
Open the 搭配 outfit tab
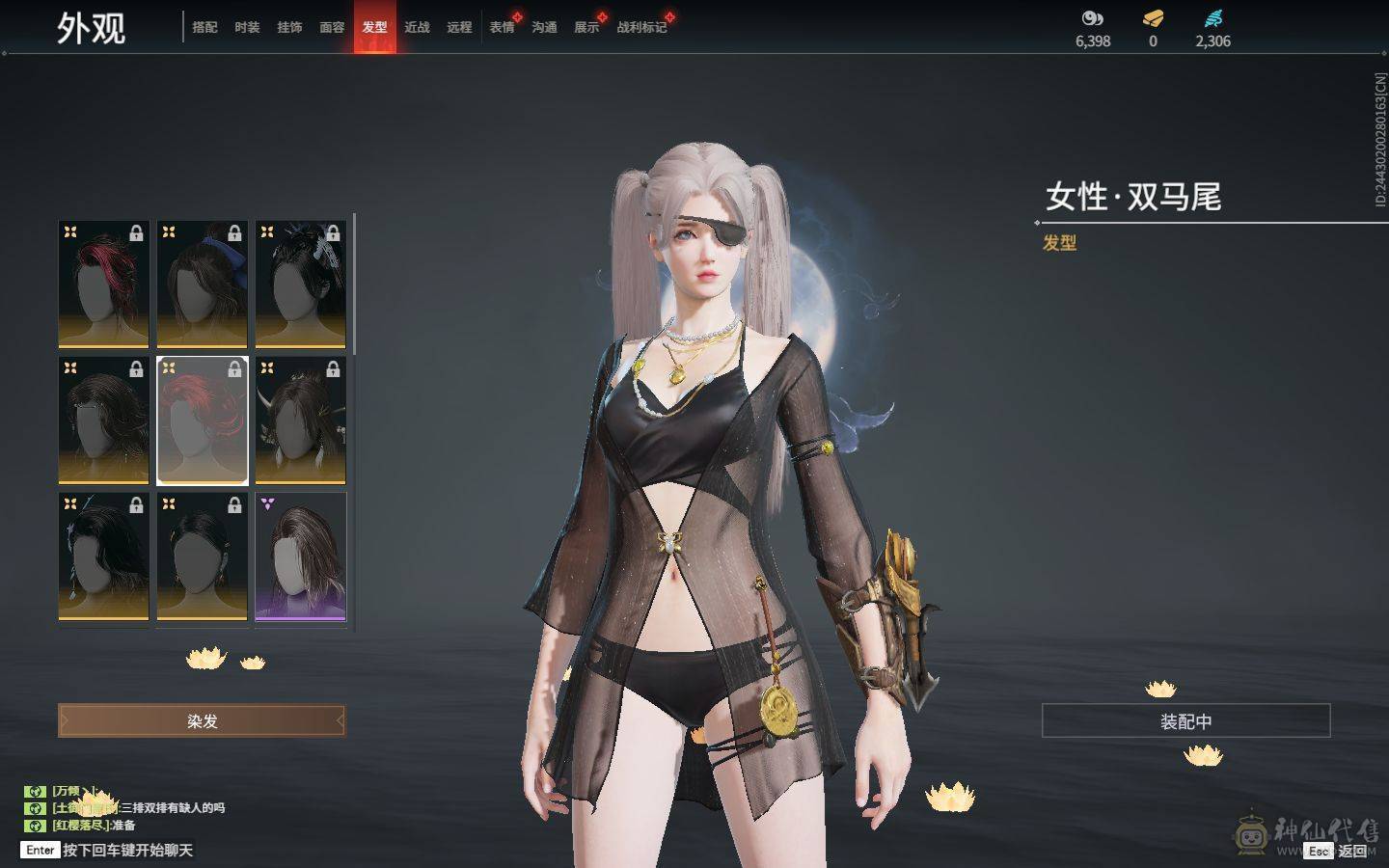(x=204, y=27)
